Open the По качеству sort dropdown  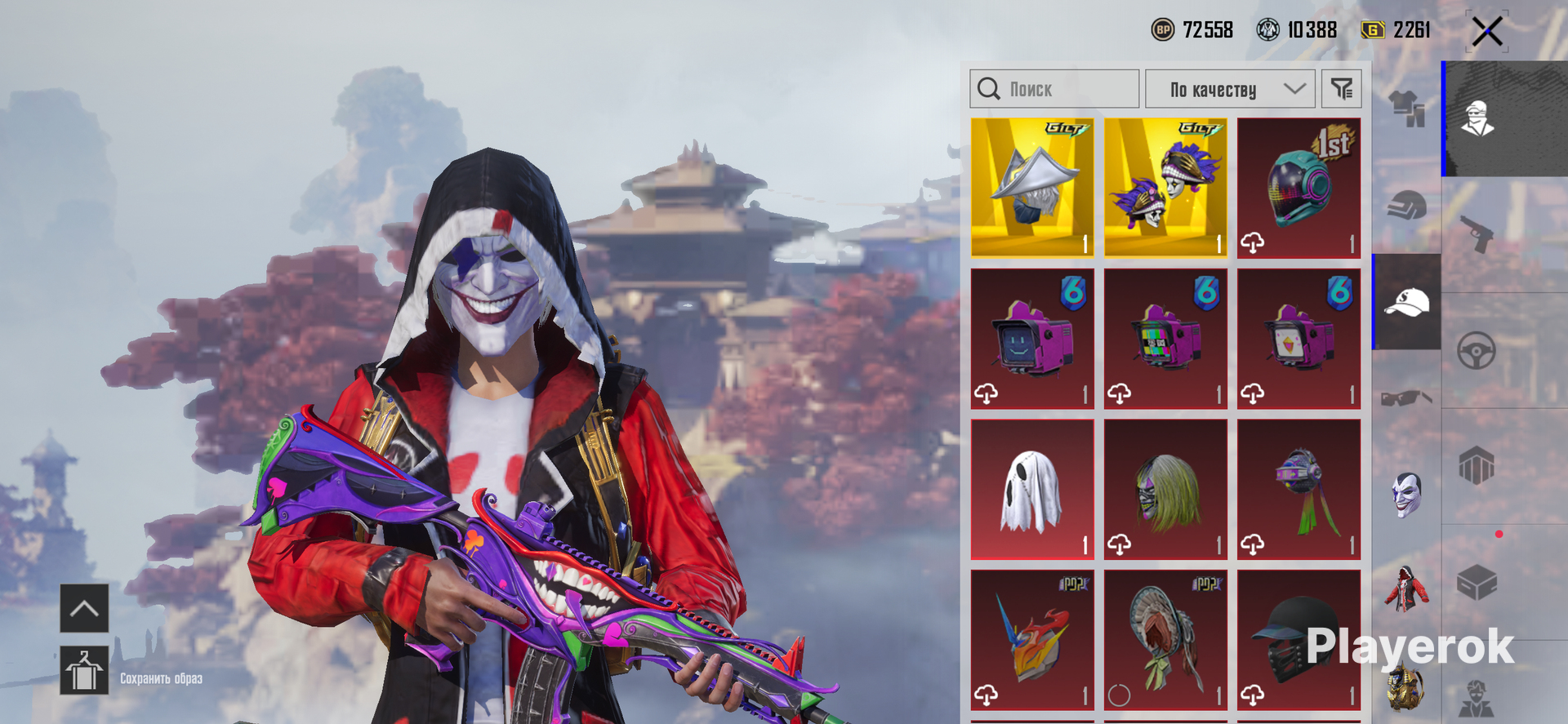coord(1230,89)
